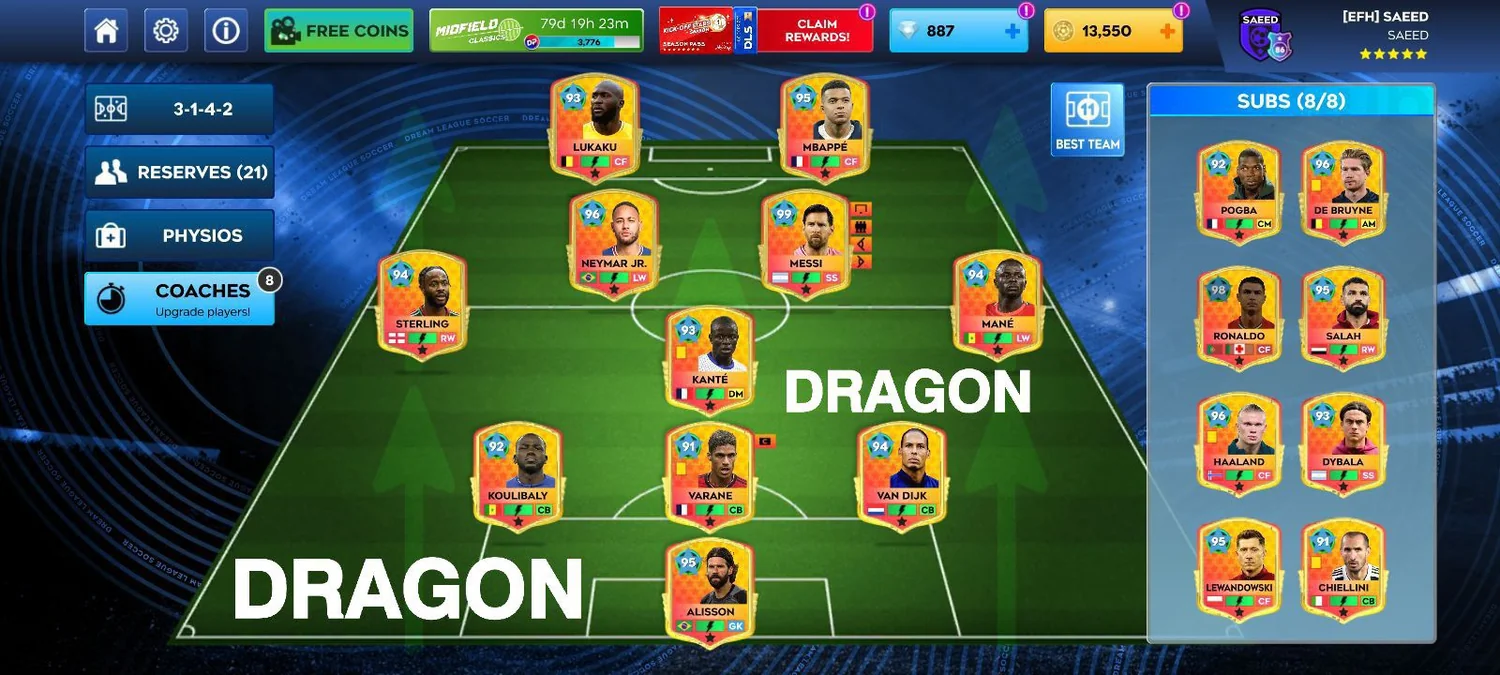Select Messi's player card

point(805,243)
